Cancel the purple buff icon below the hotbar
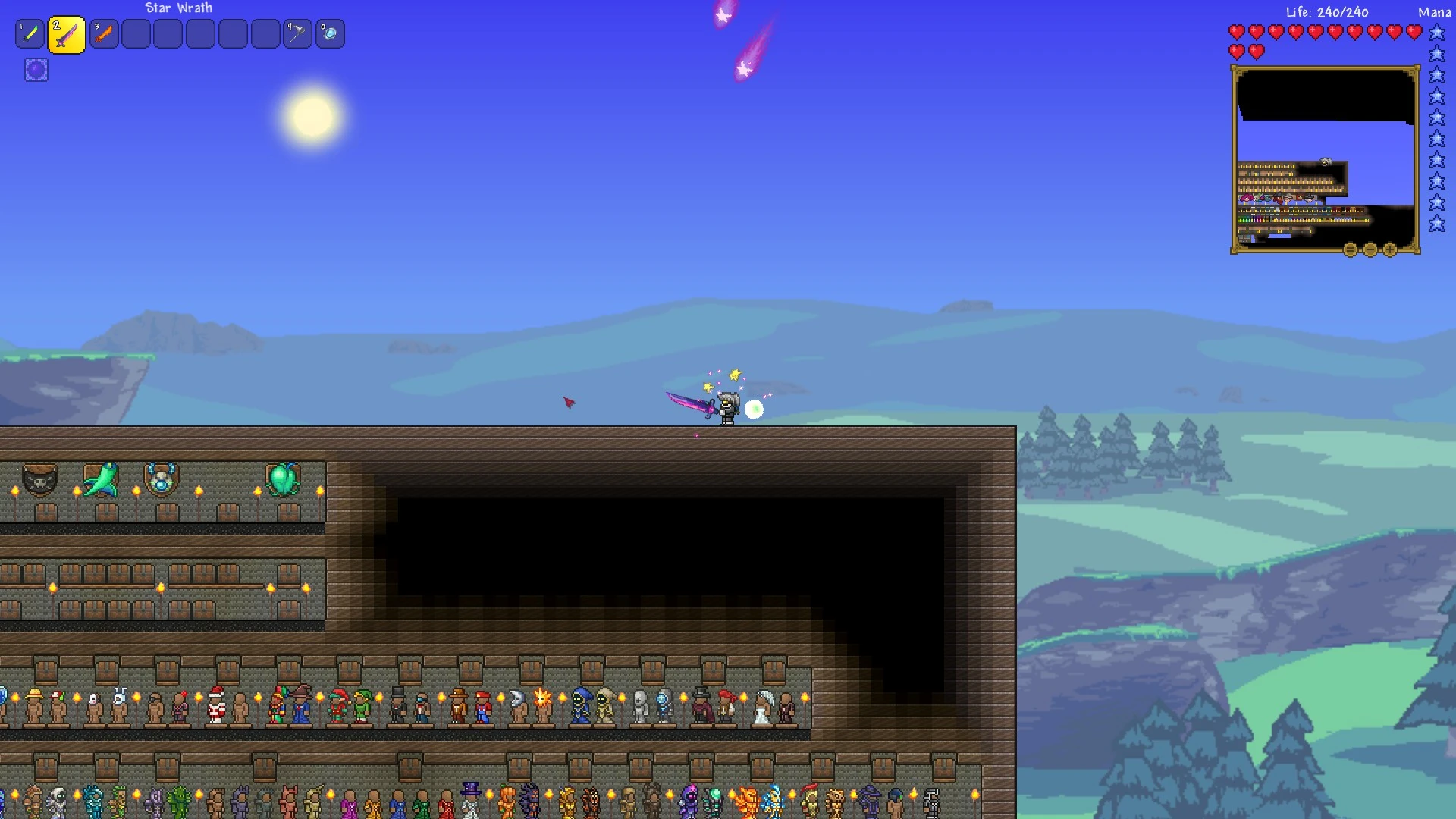1456x819 pixels. (36, 70)
